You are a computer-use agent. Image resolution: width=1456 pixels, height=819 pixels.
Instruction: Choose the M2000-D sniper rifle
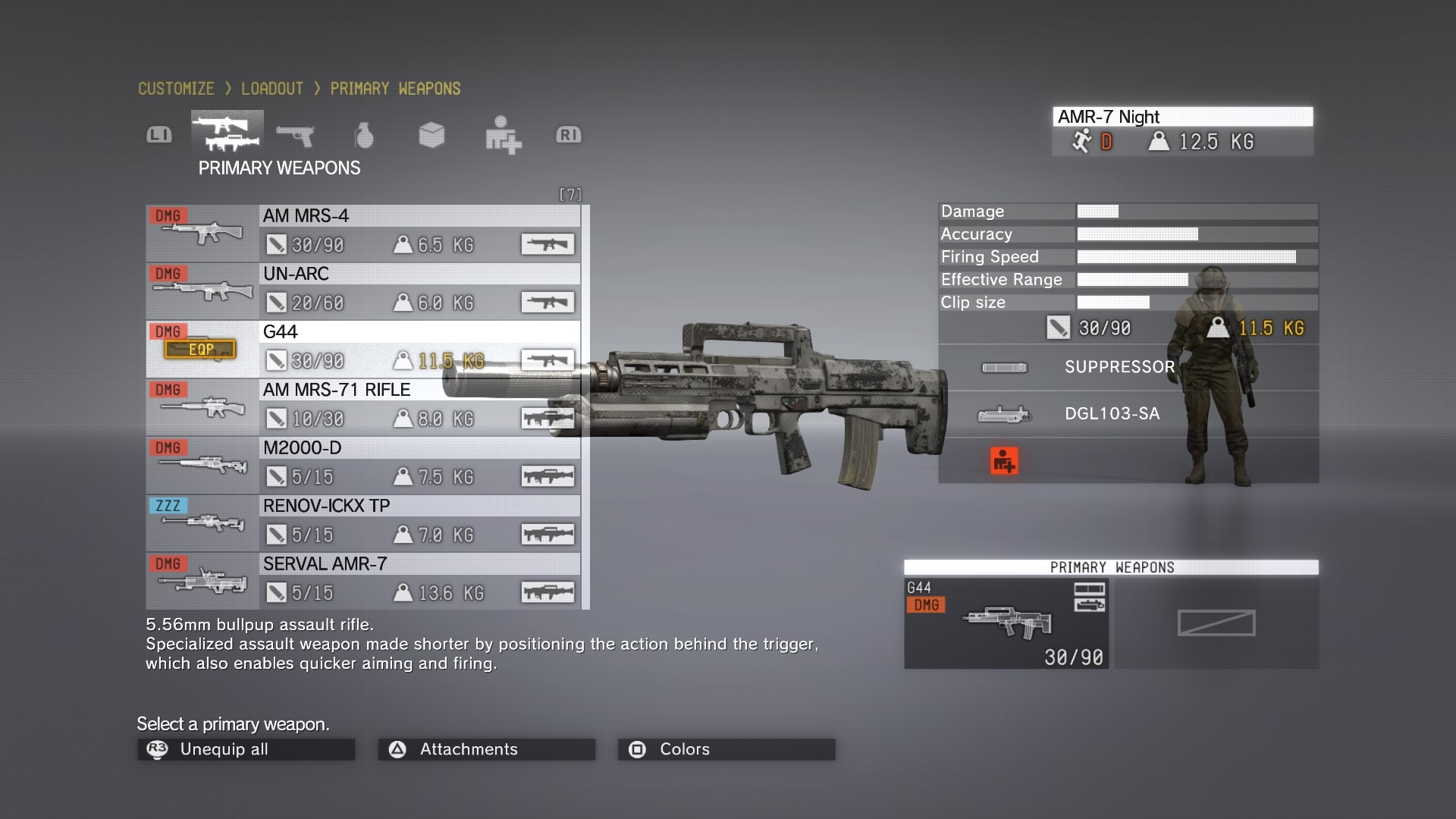tap(364, 465)
